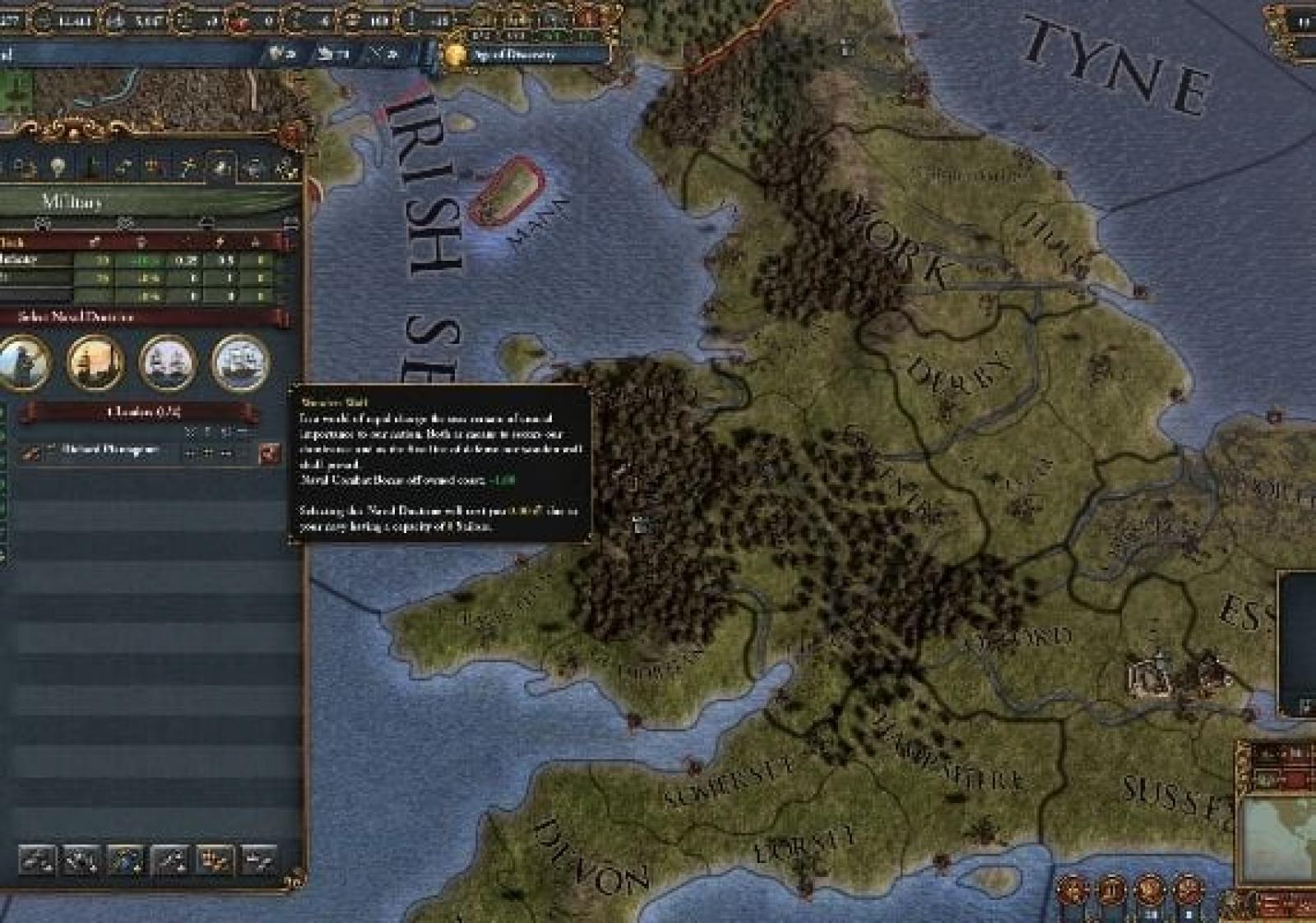Select the lighthouse naval doctrine portrait
The height and width of the screenshot is (923, 1316).
click(x=96, y=362)
